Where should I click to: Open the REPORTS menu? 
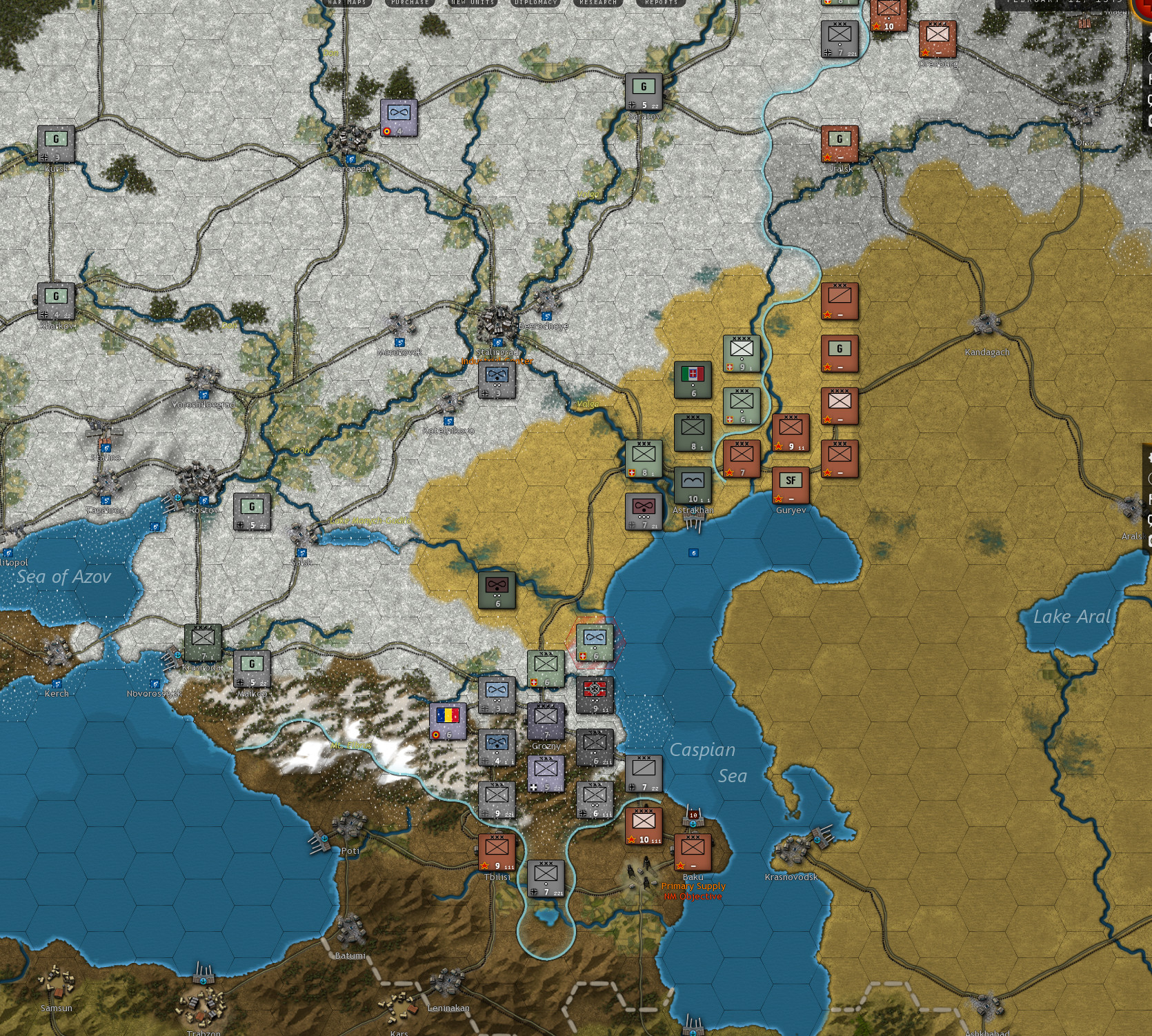click(x=660, y=3)
